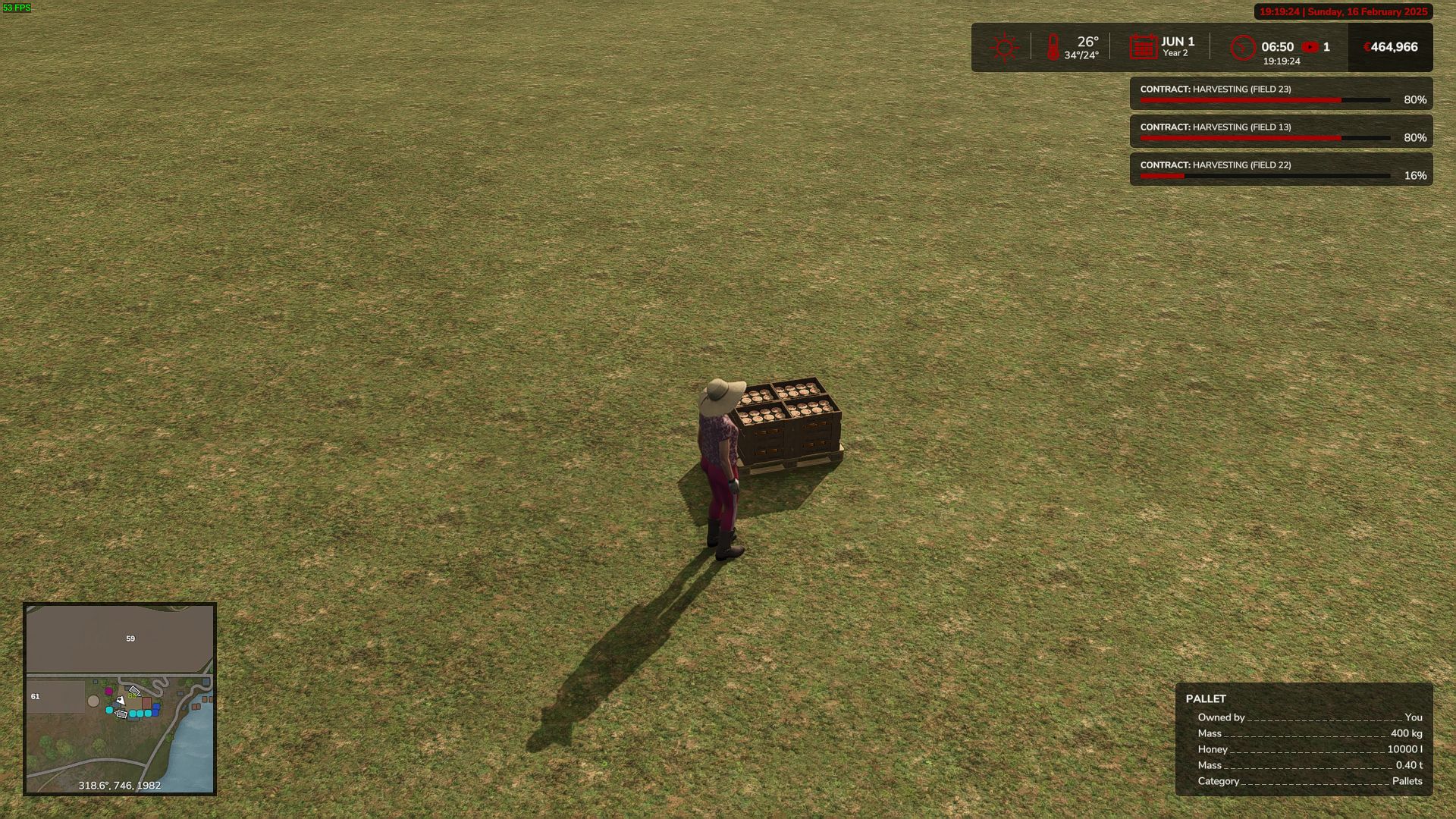Click the field 59 label on minimap

(130, 639)
